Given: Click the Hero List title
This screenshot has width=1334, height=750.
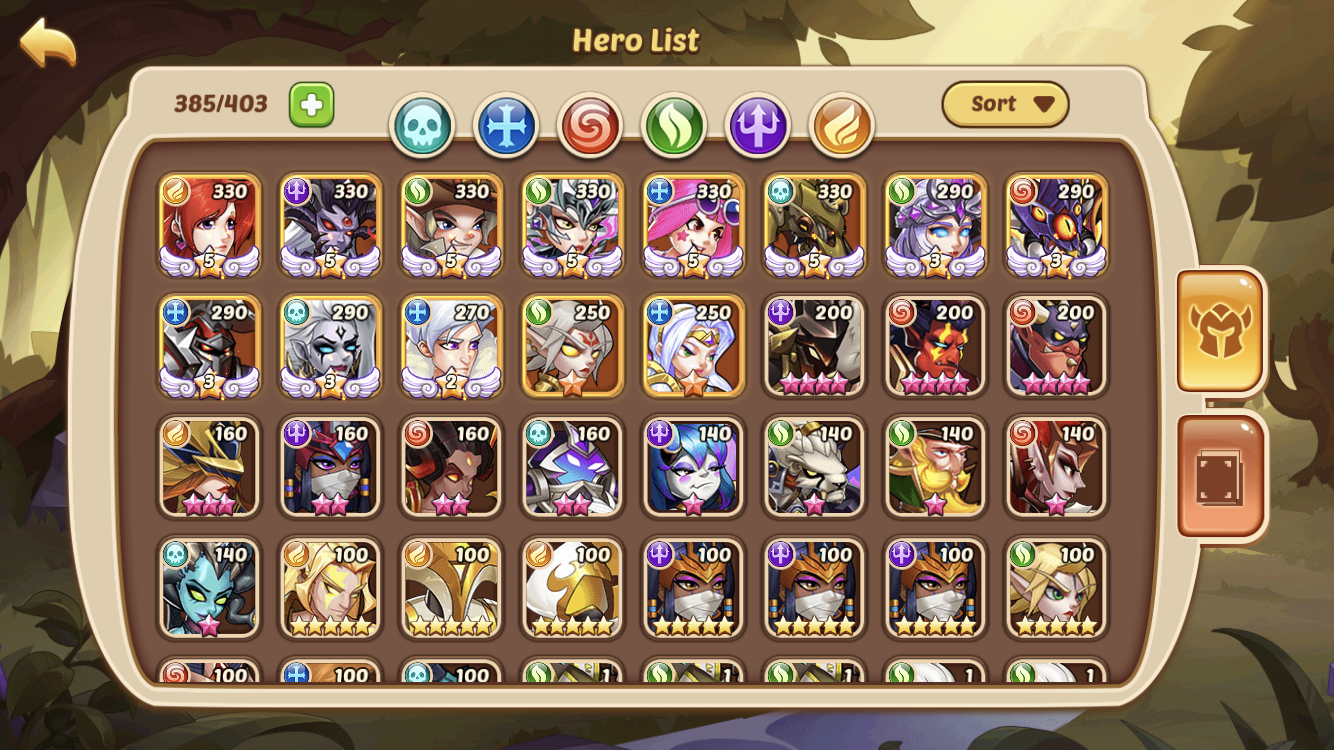Looking at the screenshot, I should (636, 41).
